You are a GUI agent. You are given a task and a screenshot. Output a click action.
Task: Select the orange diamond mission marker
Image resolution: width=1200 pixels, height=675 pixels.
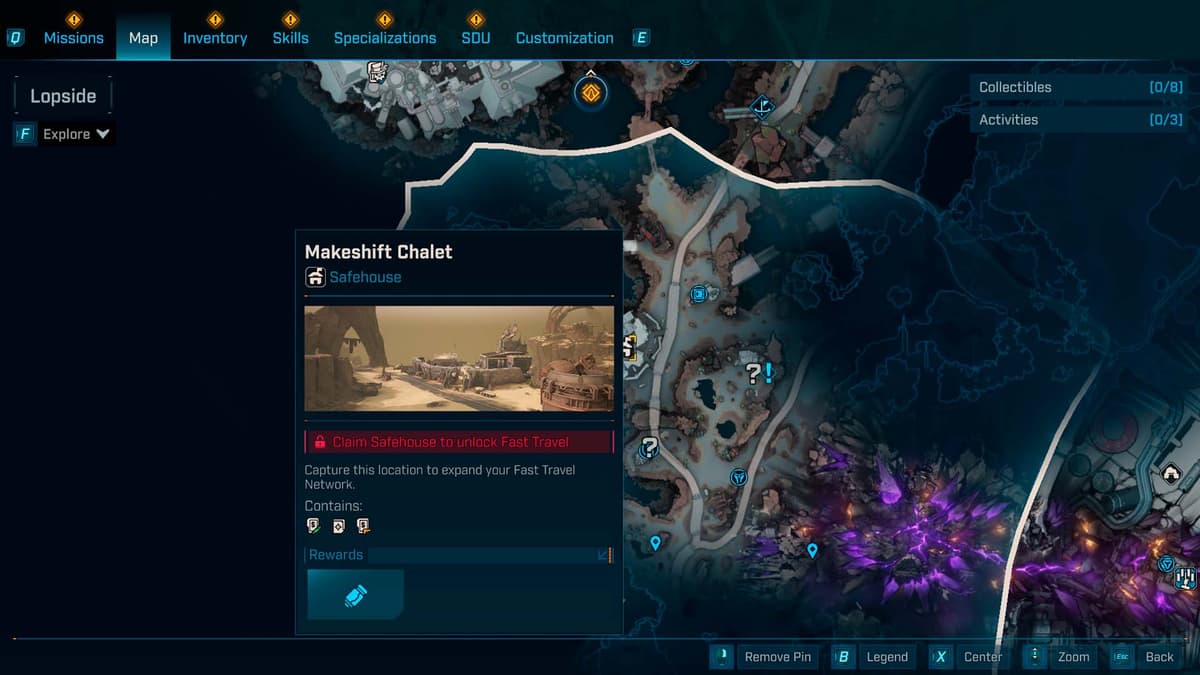point(591,93)
